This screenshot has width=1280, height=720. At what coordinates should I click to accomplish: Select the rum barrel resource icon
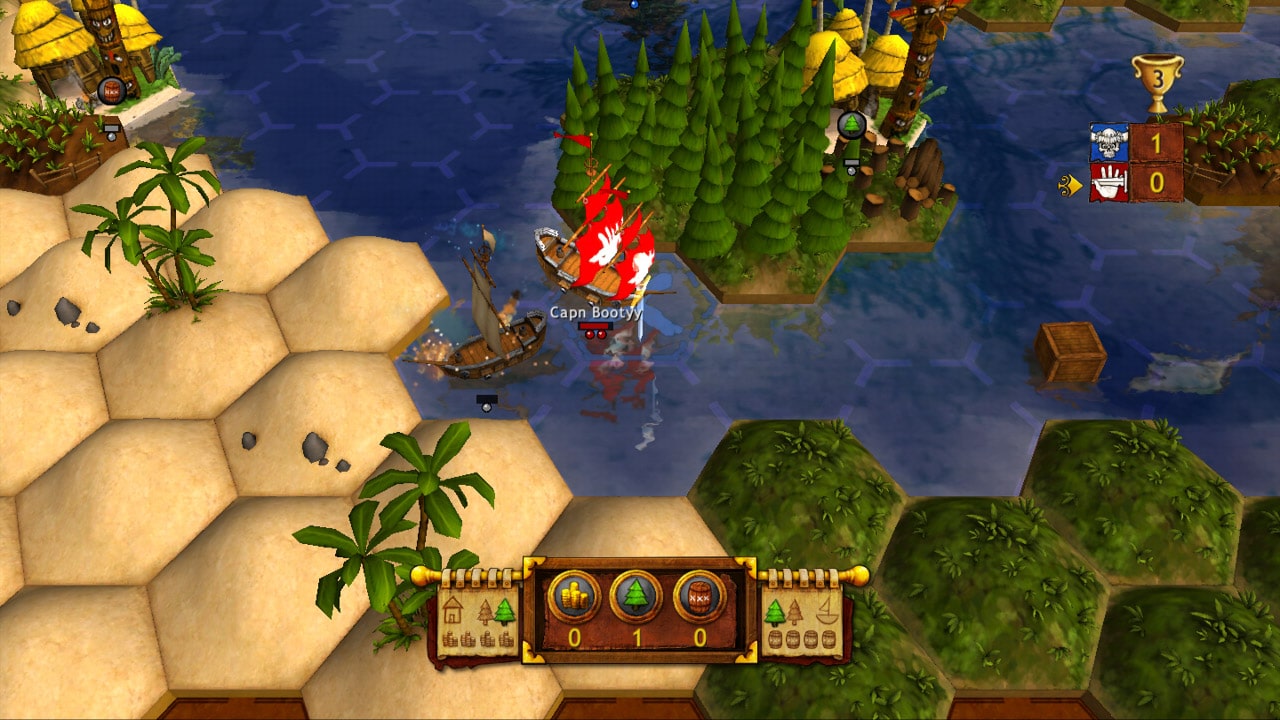(x=699, y=597)
